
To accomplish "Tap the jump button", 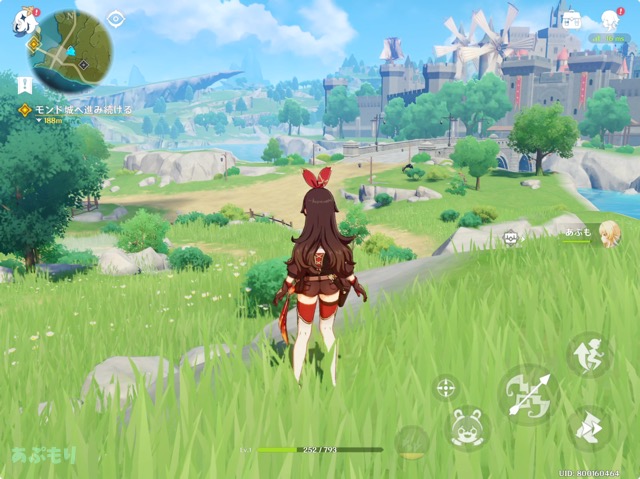I will 590,355.
